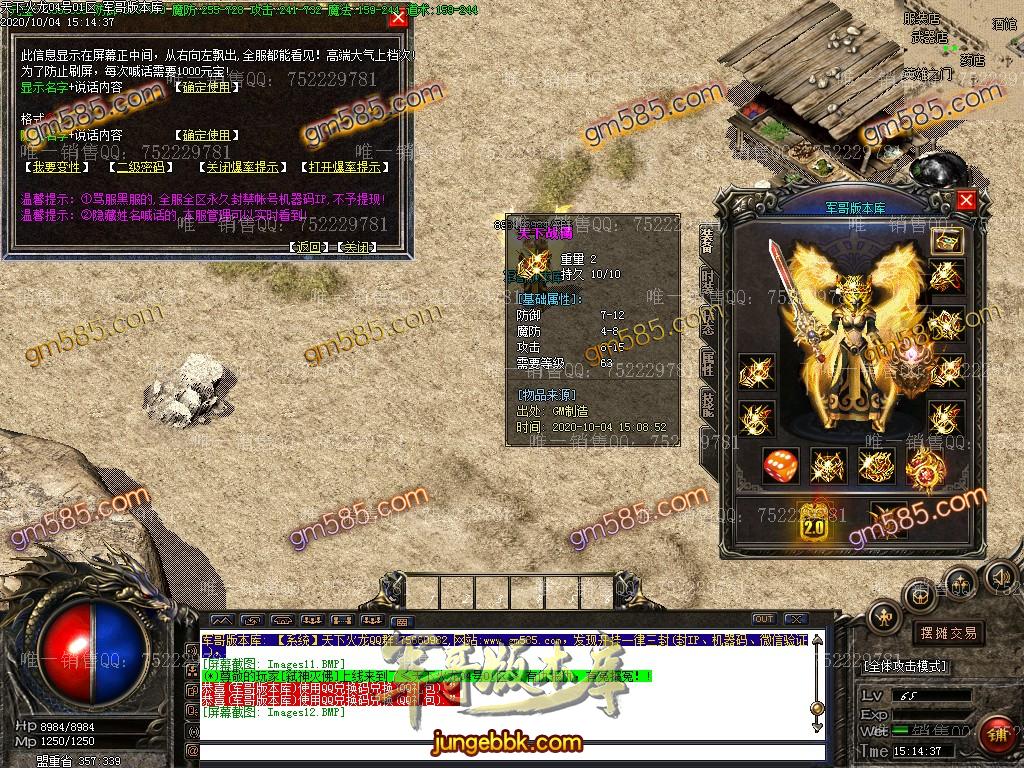Close the announcement dialog with red X
The height and width of the screenshot is (768, 1024).
398,18
